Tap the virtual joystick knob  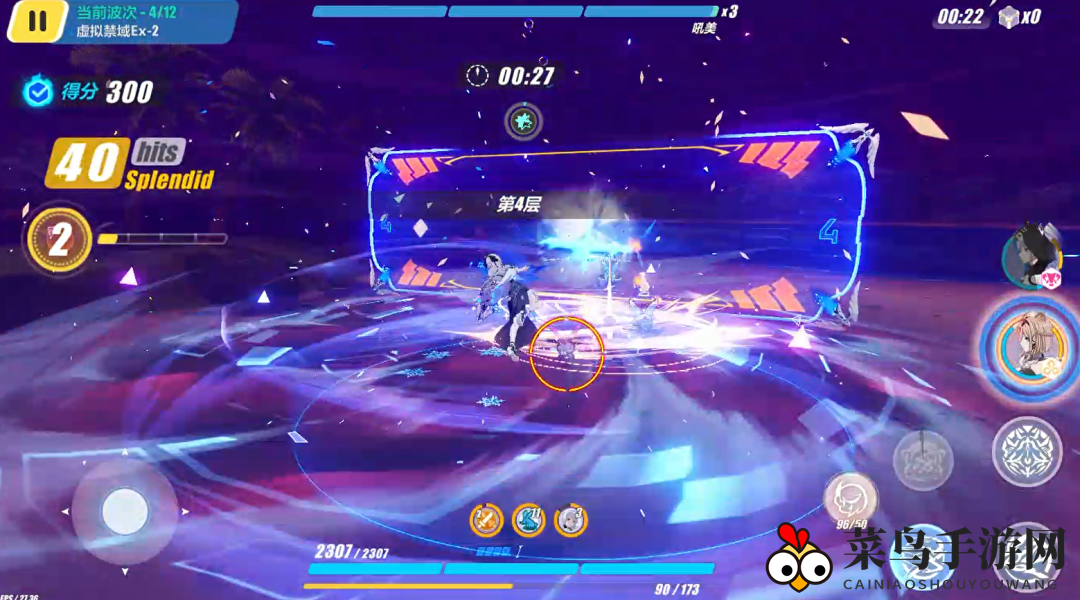click(x=125, y=512)
